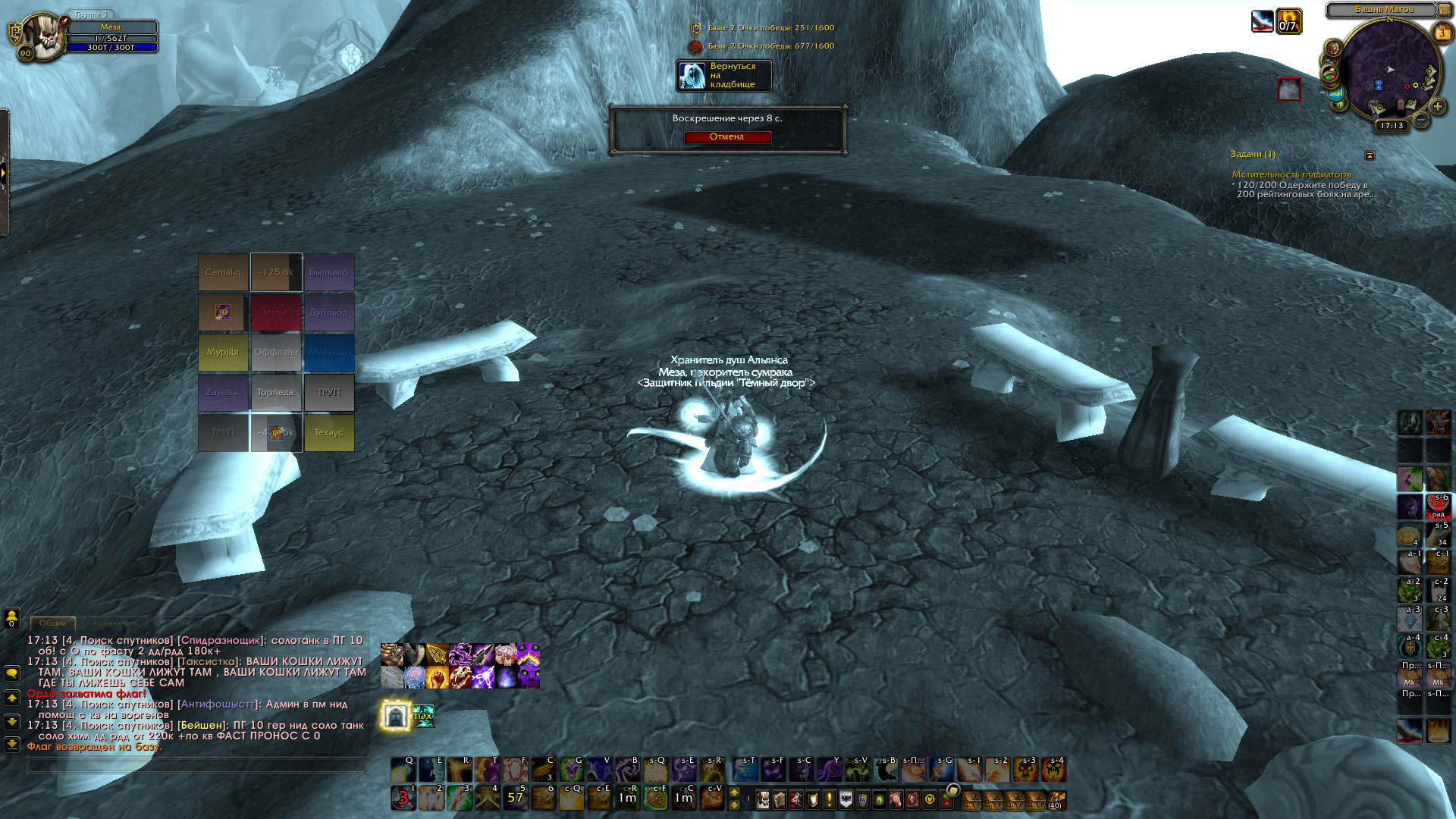Cancel the resurrection with the Отмена button
This screenshot has width=1456, height=819.
pos(726,137)
